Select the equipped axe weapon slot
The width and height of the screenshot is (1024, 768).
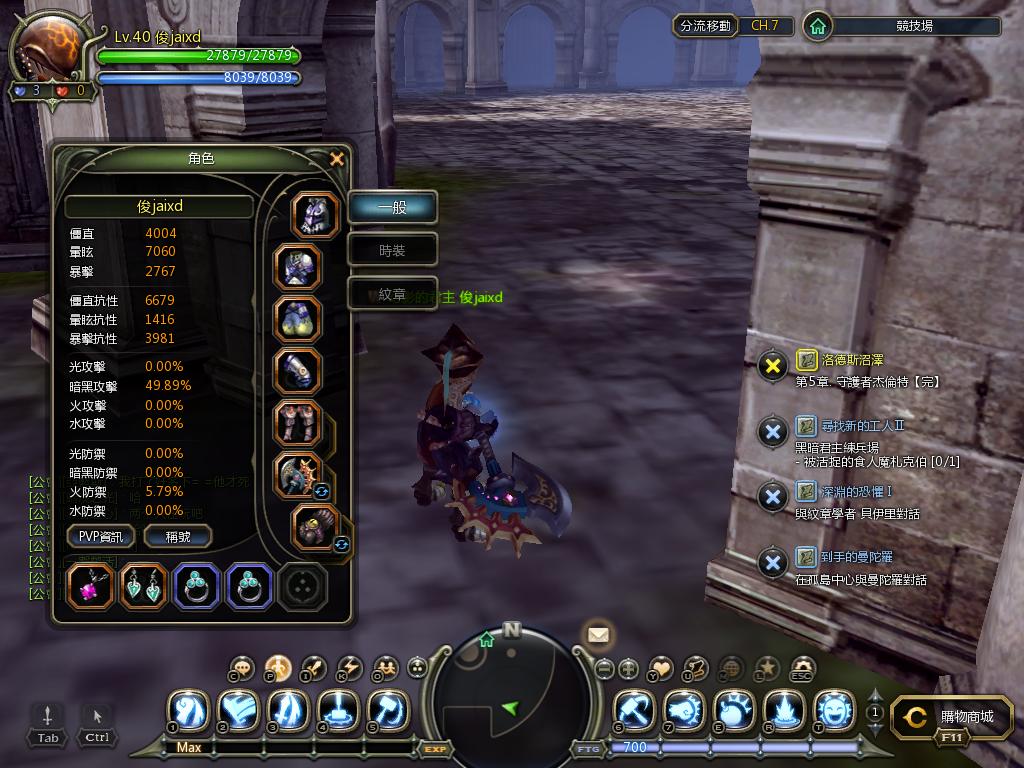click(298, 475)
